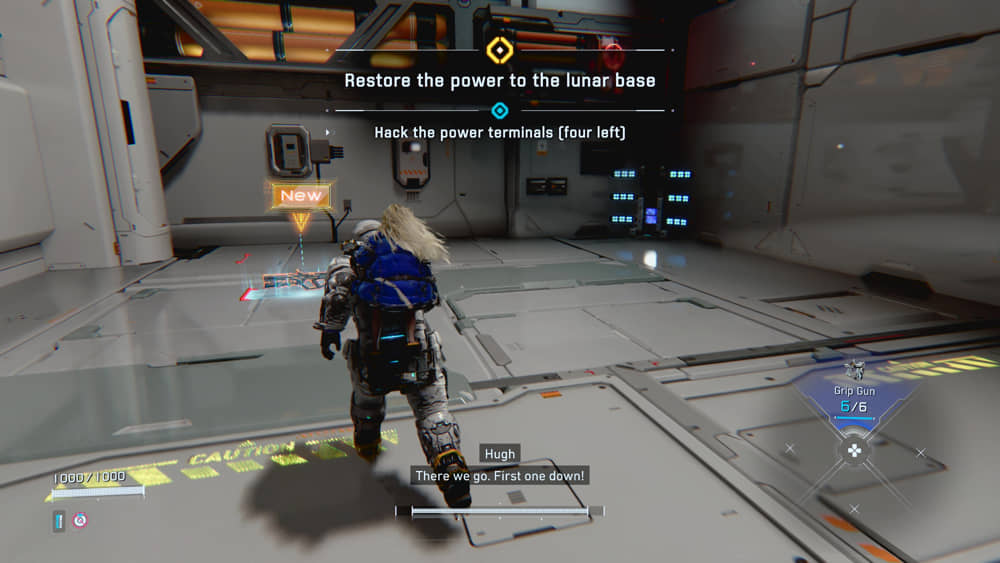Open the 'Hack the power terminals' sub-objective
Viewport: 1000px width, 563px height.
500,132
